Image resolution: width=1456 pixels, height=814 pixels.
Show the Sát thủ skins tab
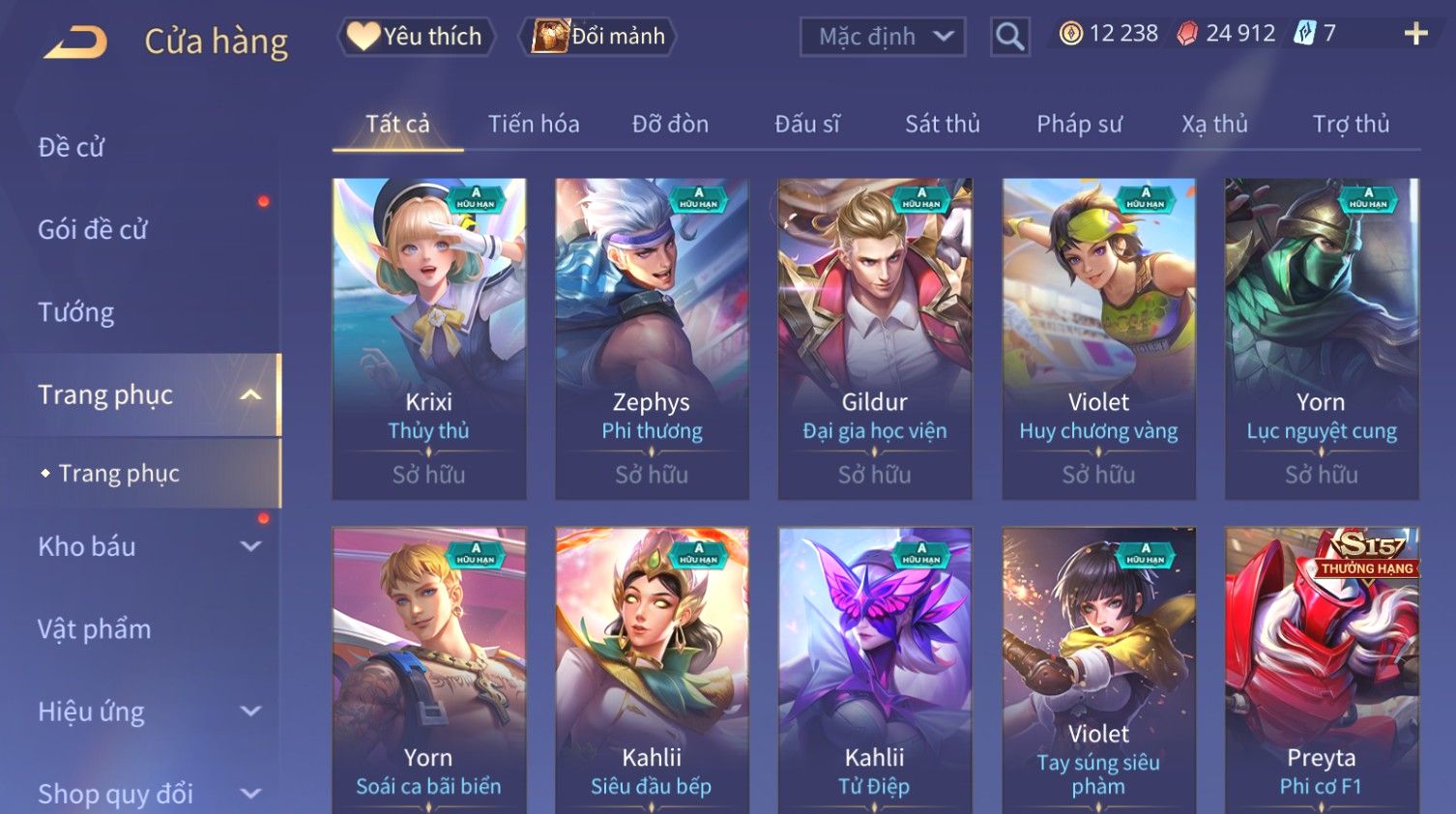click(x=942, y=124)
